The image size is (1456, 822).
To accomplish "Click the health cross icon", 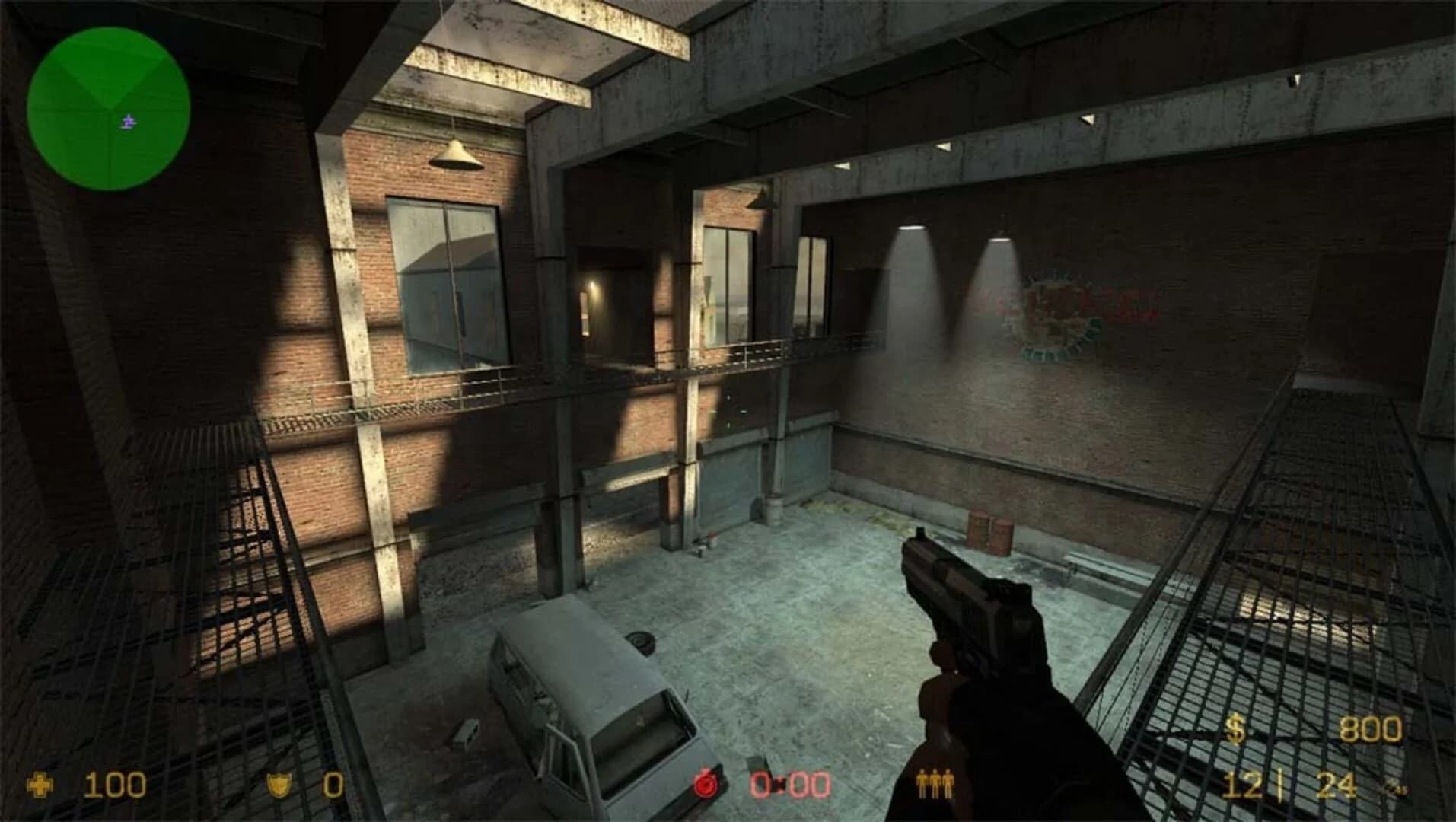I will [x=40, y=784].
